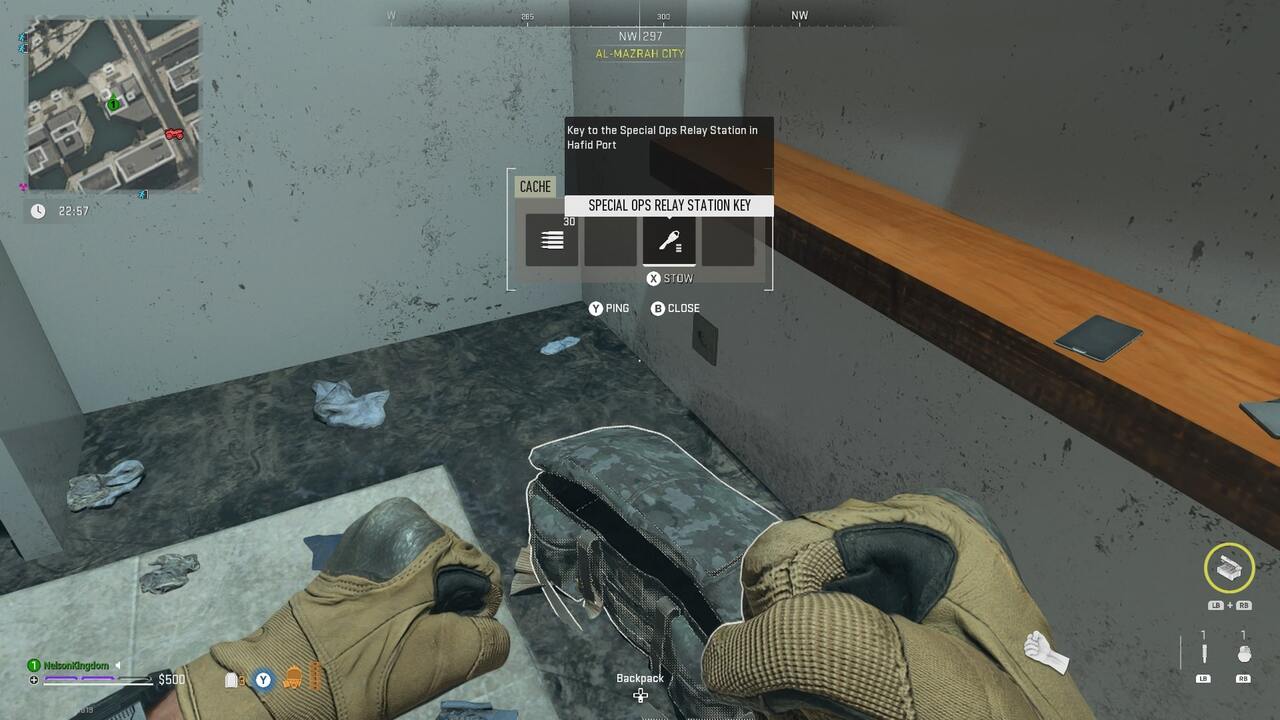
Task: Select the CACHE tab label
Action: (535, 186)
